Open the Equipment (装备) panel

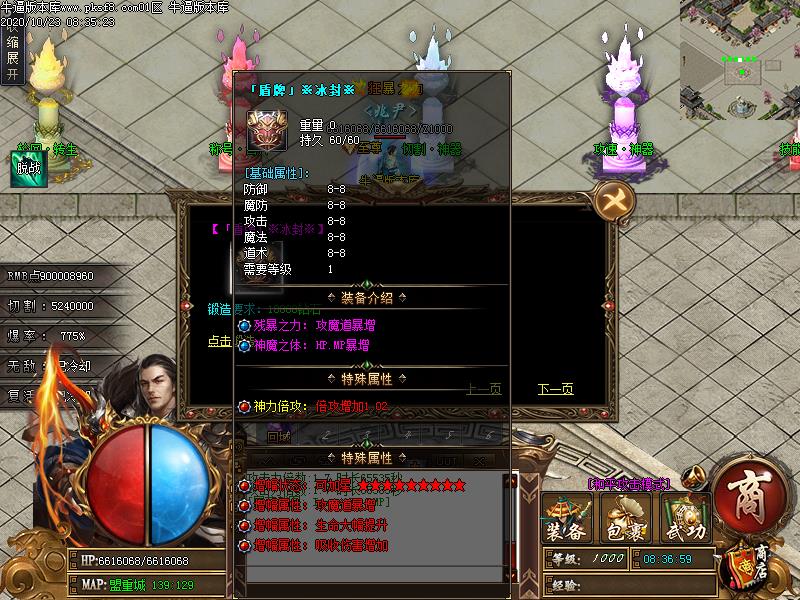click(x=567, y=520)
